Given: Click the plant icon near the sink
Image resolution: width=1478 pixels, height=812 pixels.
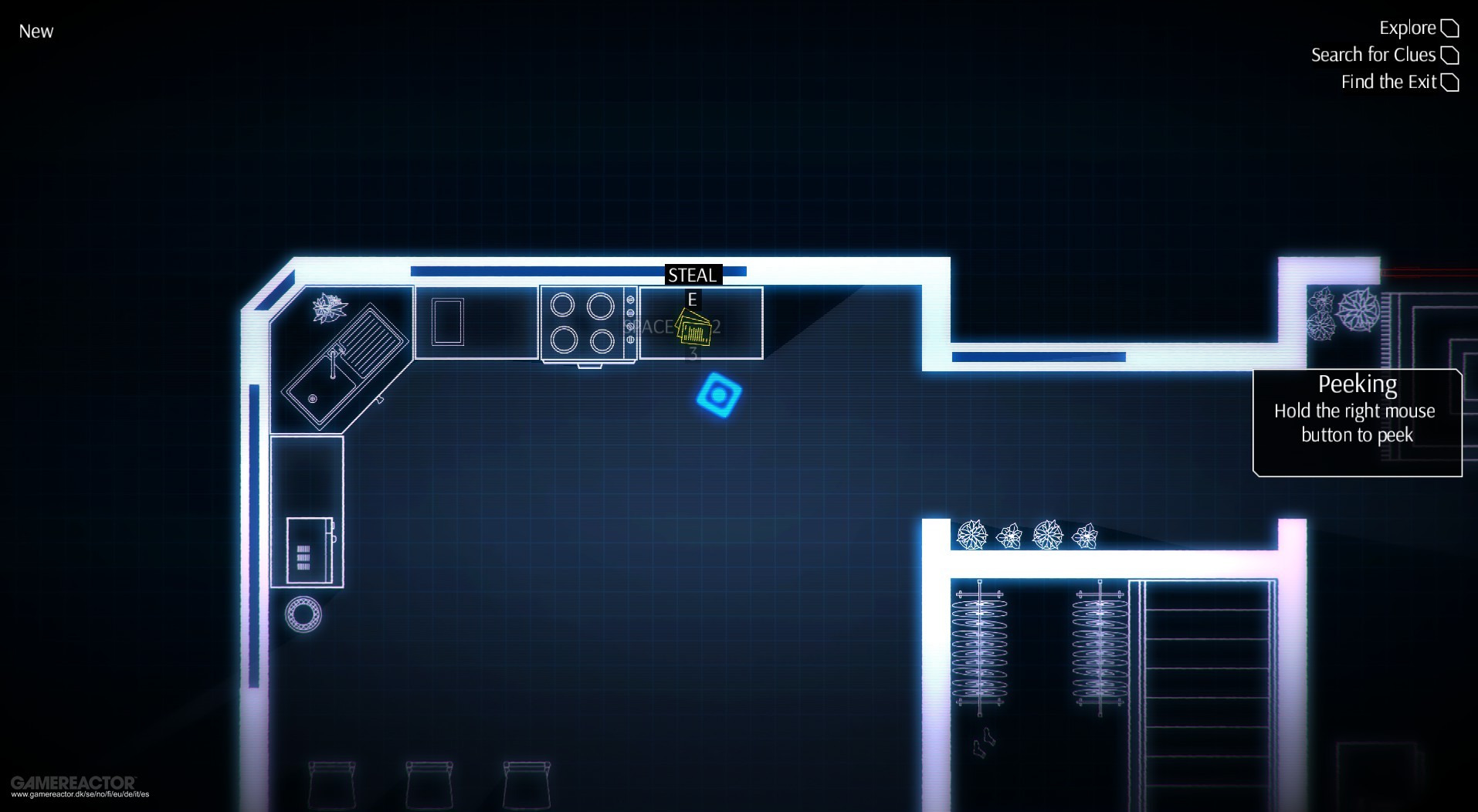Looking at the screenshot, I should pyautogui.click(x=327, y=307).
